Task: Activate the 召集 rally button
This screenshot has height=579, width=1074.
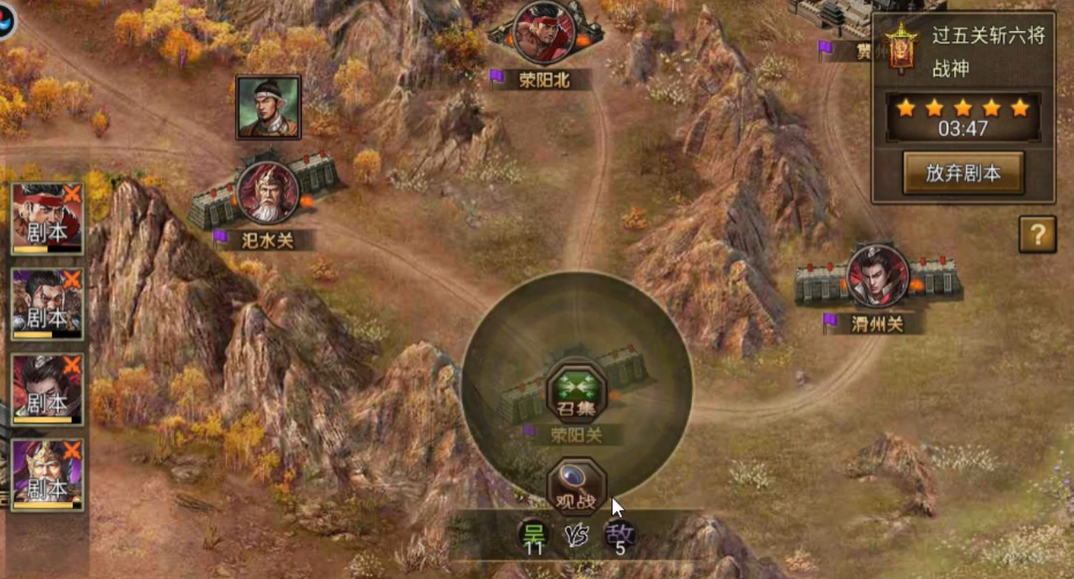Action: pyautogui.click(x=576, y=392)
